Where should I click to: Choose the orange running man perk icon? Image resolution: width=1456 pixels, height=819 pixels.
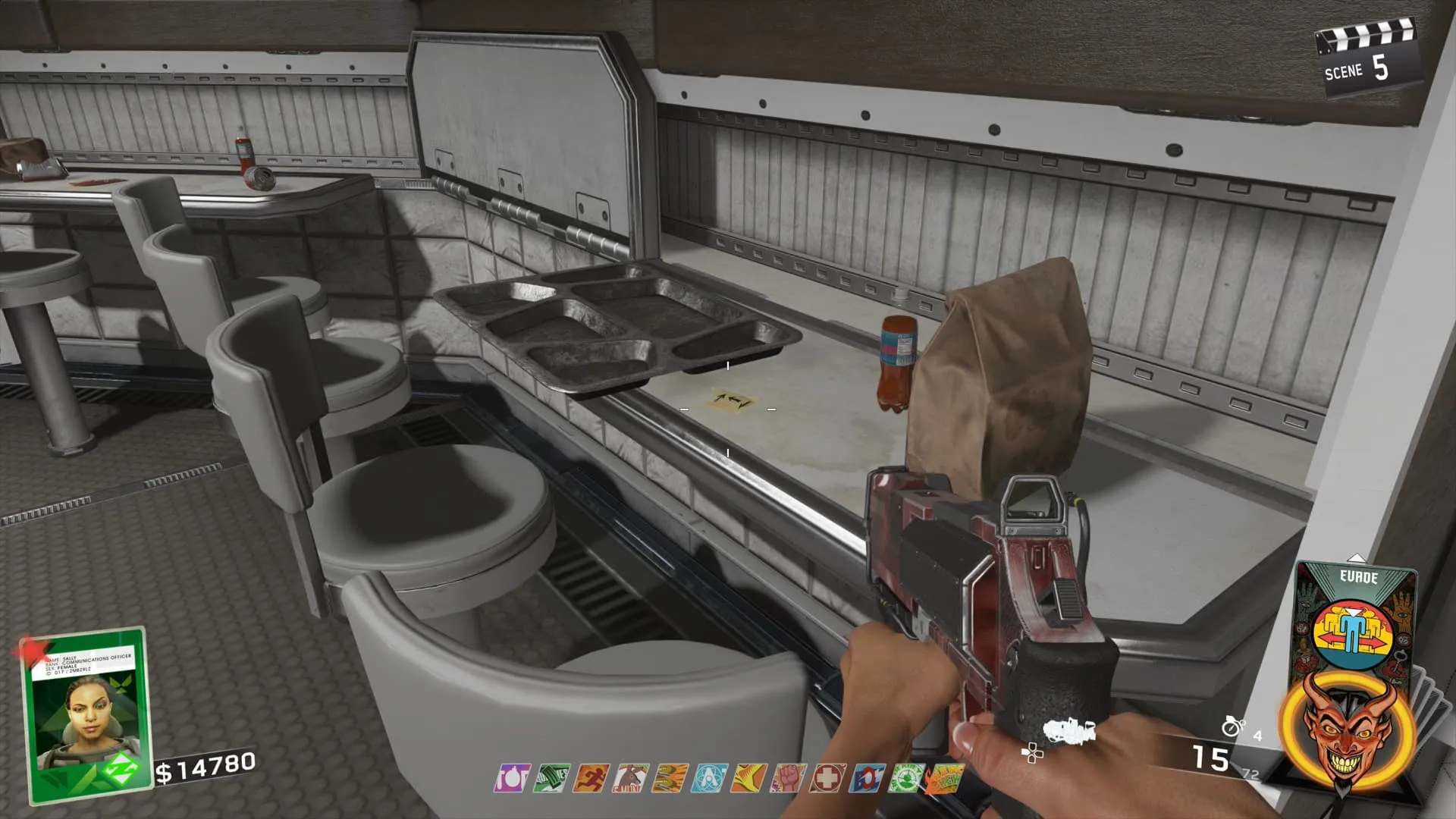coord(591,779)
